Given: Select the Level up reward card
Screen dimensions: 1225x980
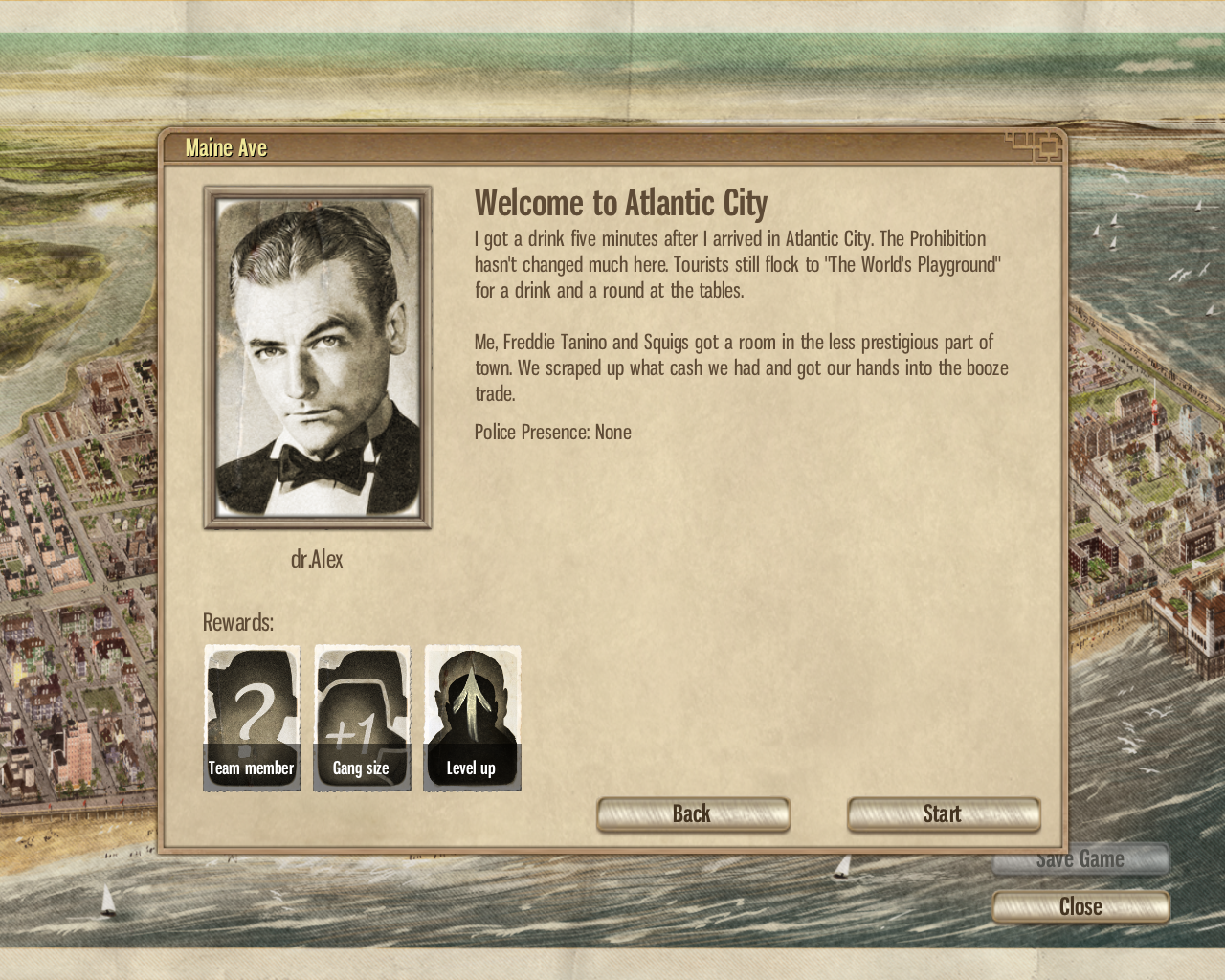Looking at the screenshot, I should coord(472,718).
